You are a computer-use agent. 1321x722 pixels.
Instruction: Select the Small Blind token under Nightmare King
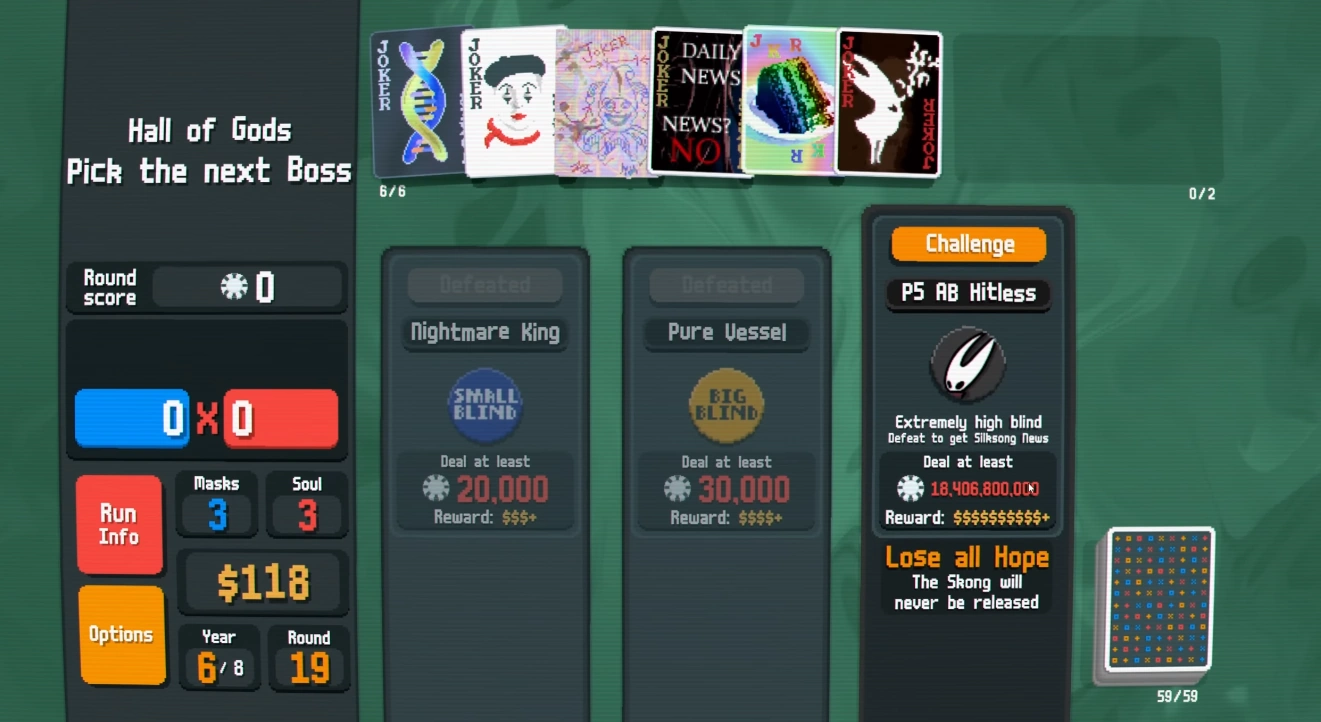click(x=484, y=404)
